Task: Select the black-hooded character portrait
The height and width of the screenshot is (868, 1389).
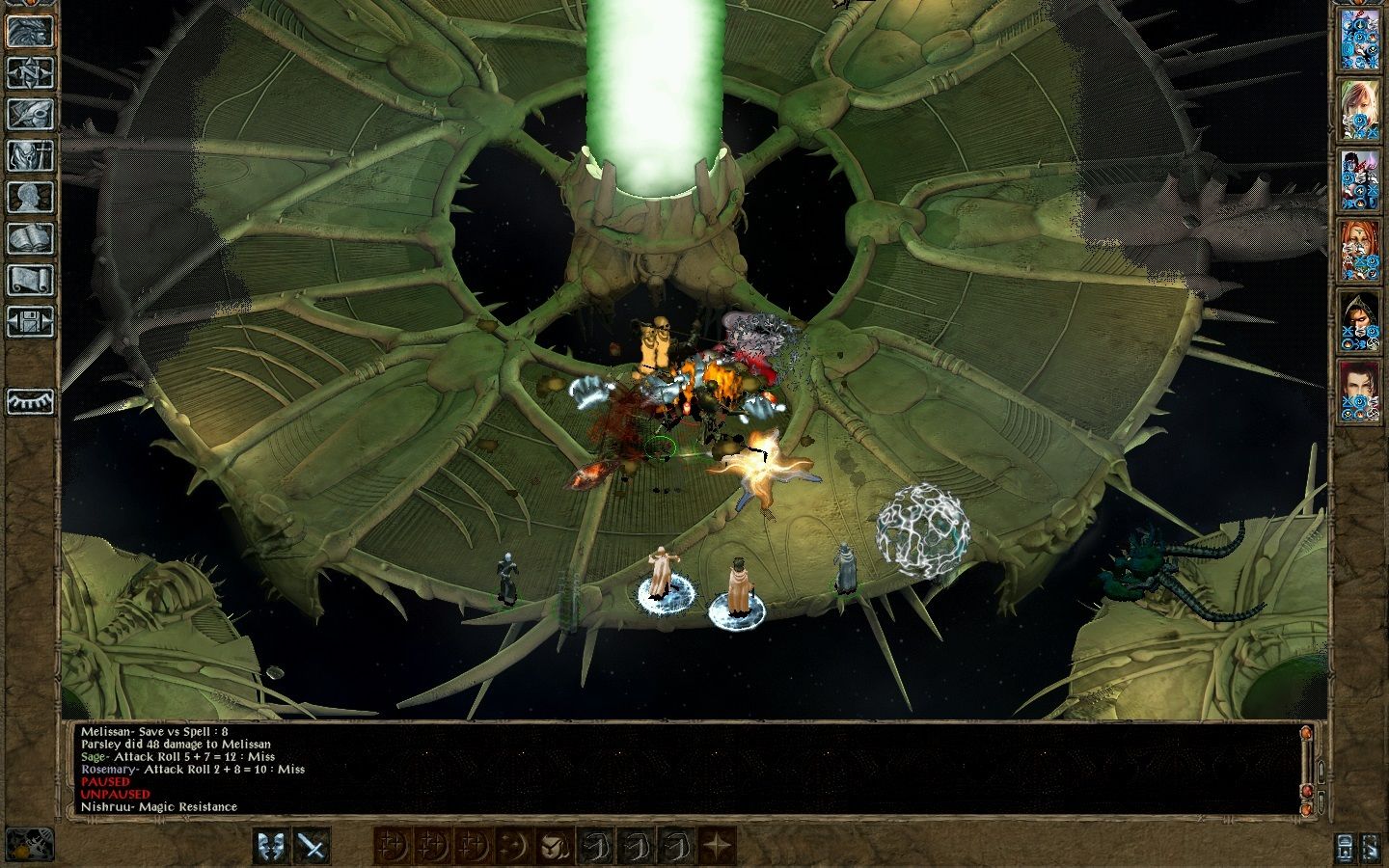Action: pyautogui.click(x=1360, y=319)
